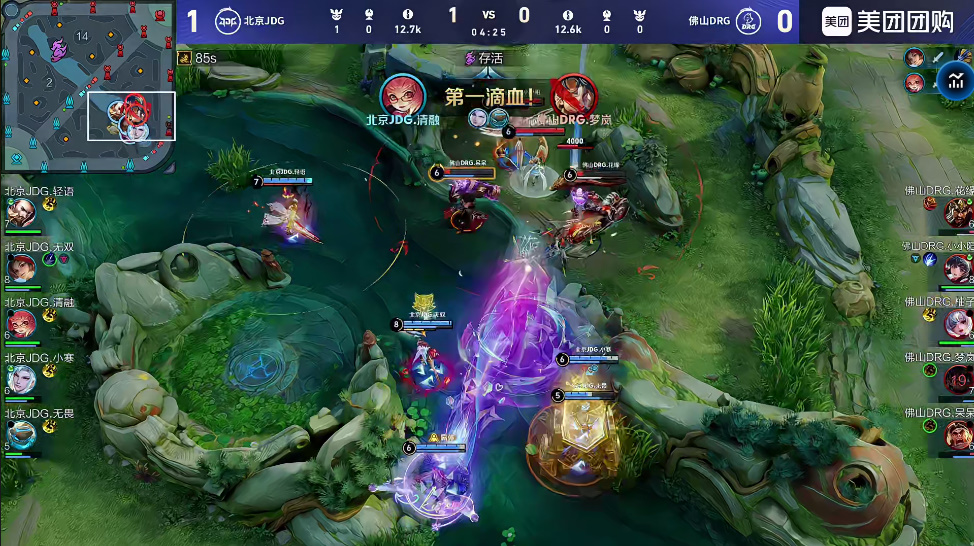Viewport: 974px width, 546px height.
Task: Choose the 佛山DRG.吴呆 player portrait
Action: [x=957, y=434]
